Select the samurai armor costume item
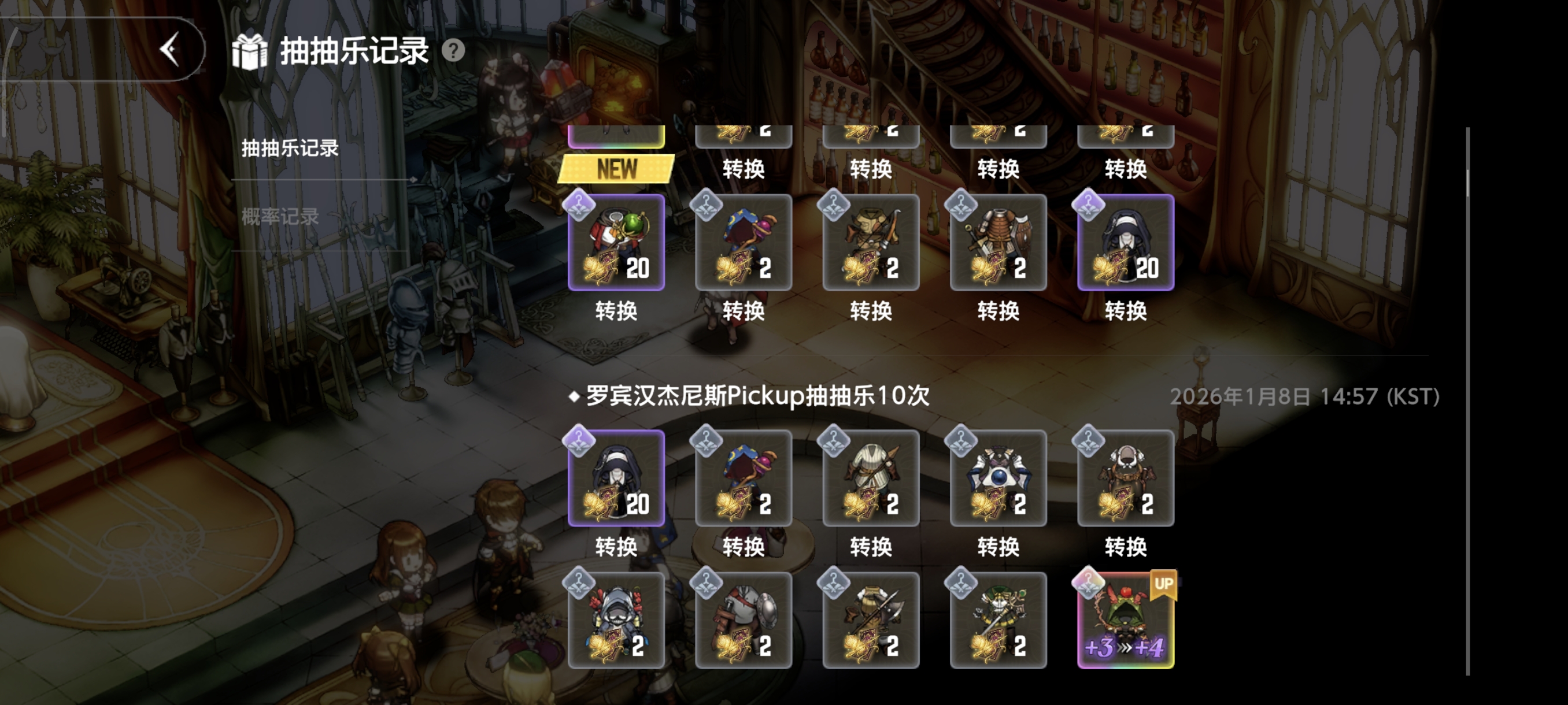Screen dimensions: 1568x705 pyautogui.click(x=998, y=243)
